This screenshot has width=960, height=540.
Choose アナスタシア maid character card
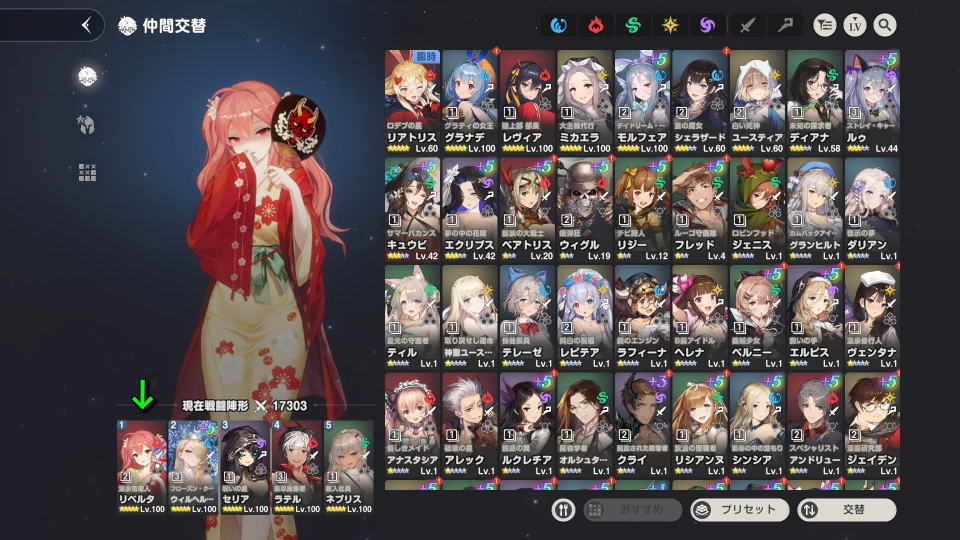click(x=412, y=425)
